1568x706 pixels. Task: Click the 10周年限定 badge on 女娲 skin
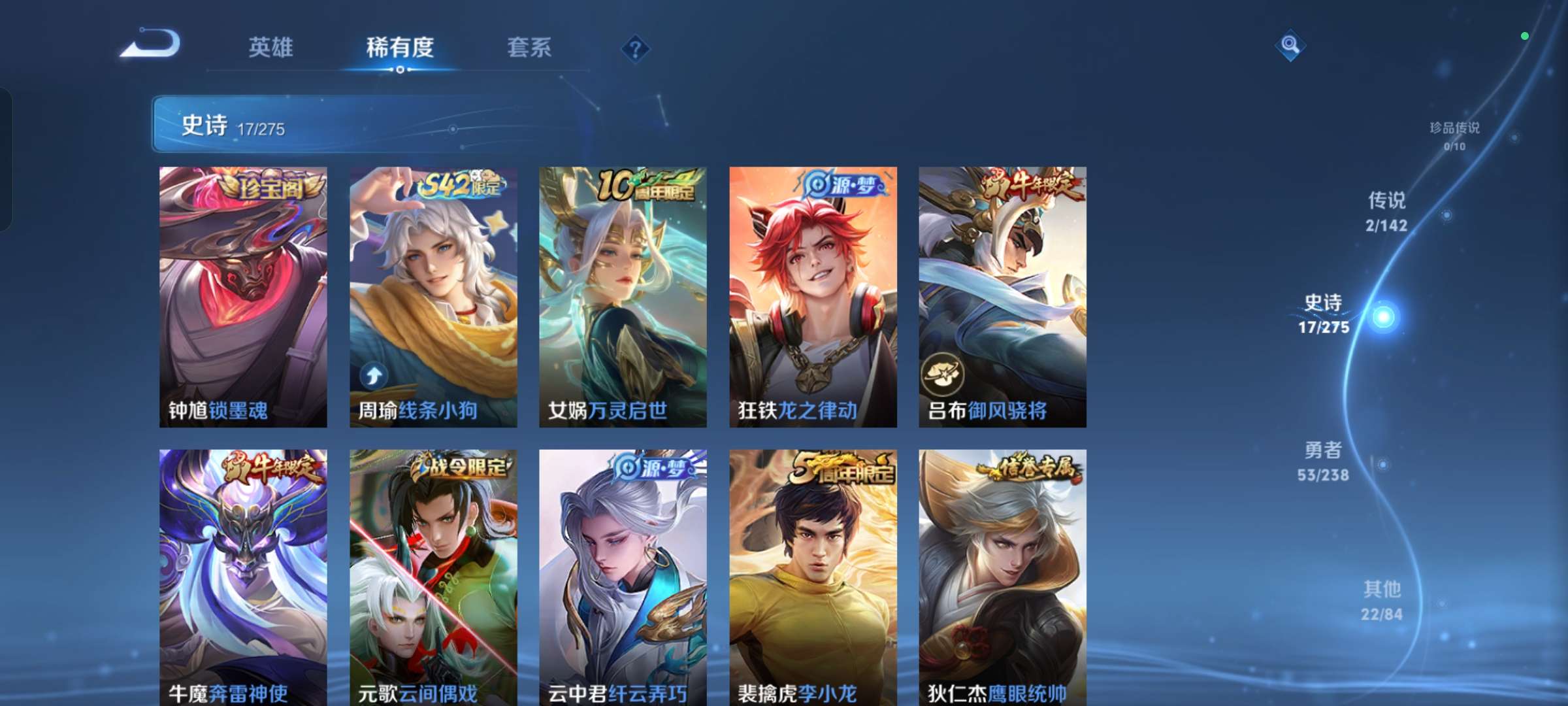click(x=647, y=186)
